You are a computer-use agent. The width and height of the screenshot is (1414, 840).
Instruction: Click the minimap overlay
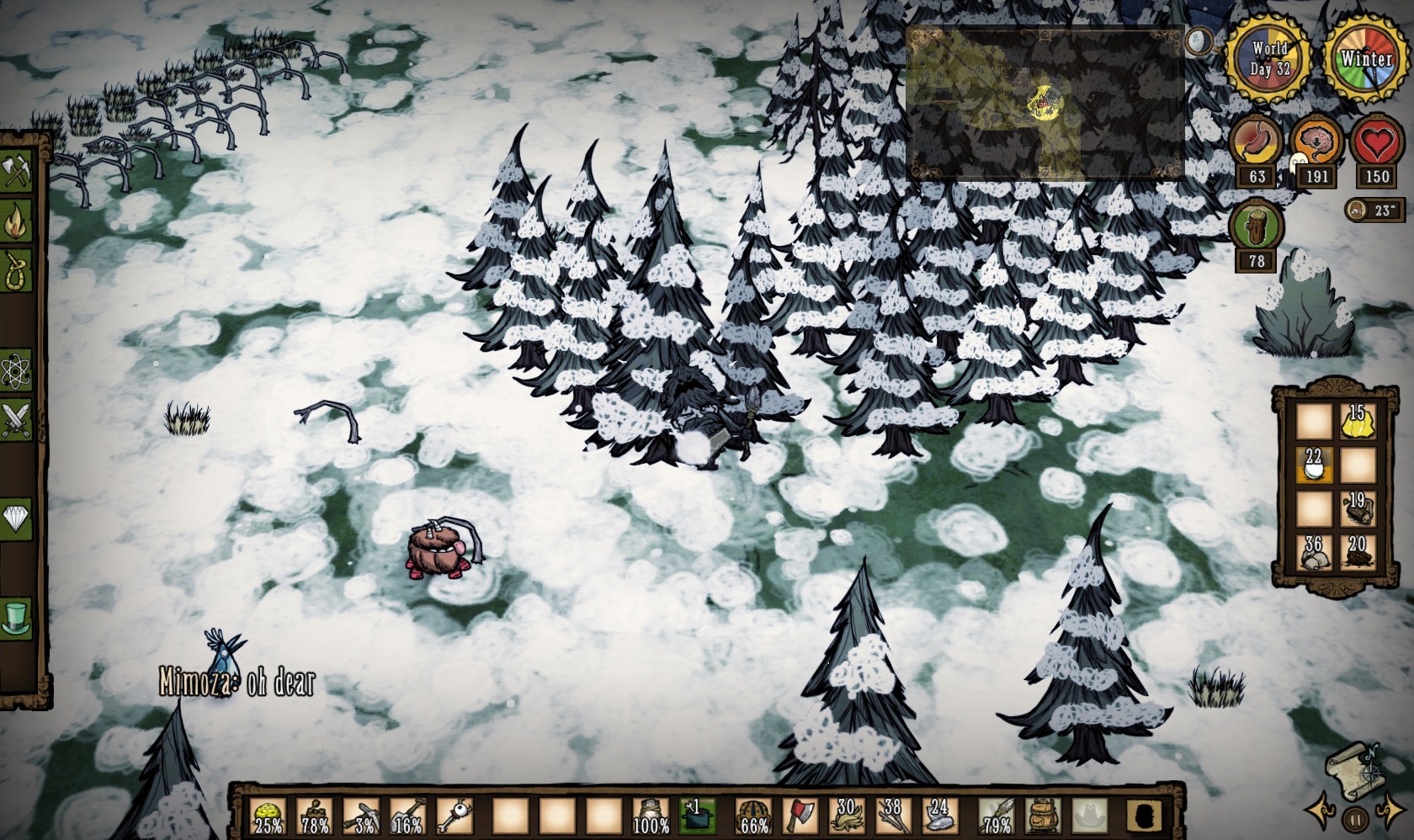(1045, 103)
